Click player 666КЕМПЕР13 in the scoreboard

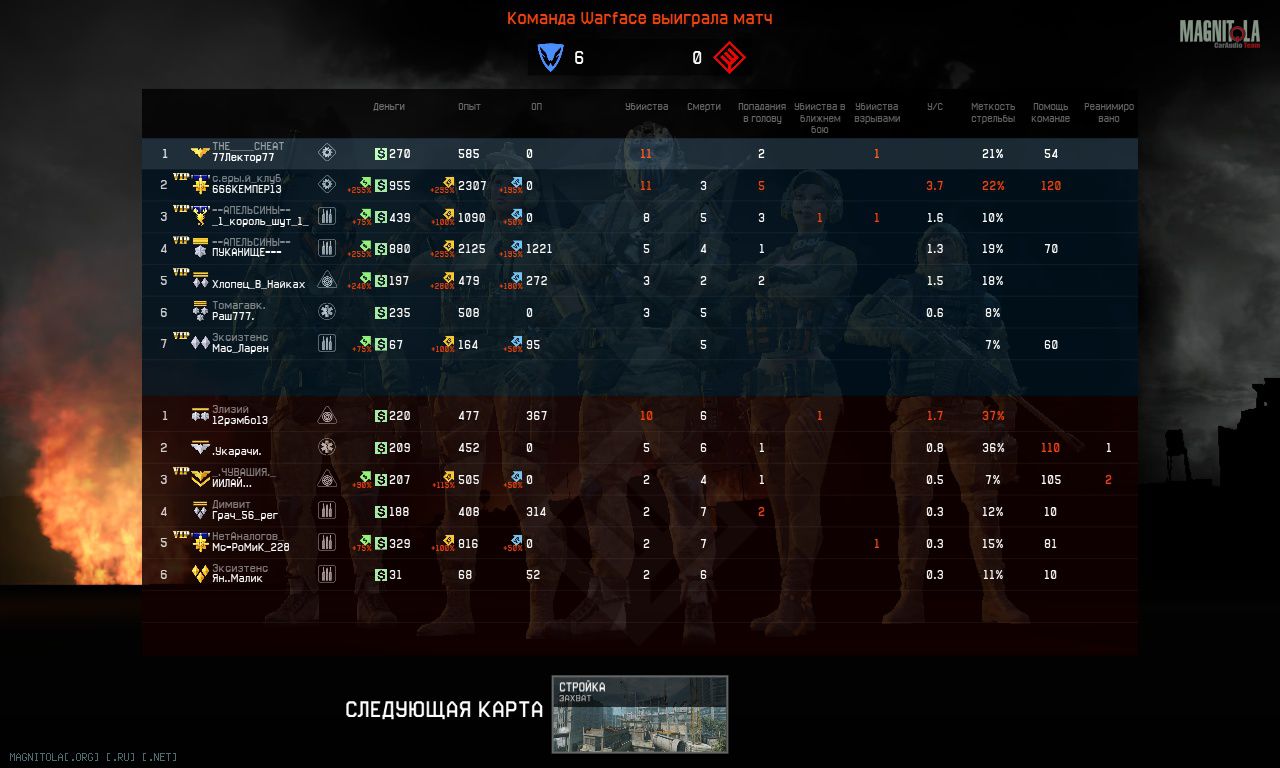[x=246, y=189]
